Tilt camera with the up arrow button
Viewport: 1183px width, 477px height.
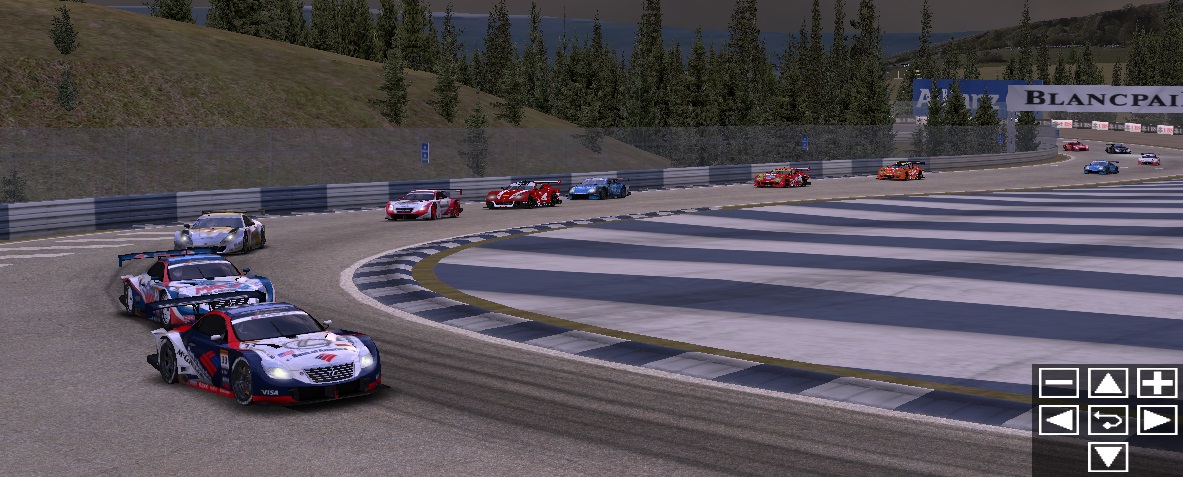(x=1108, y=383)
